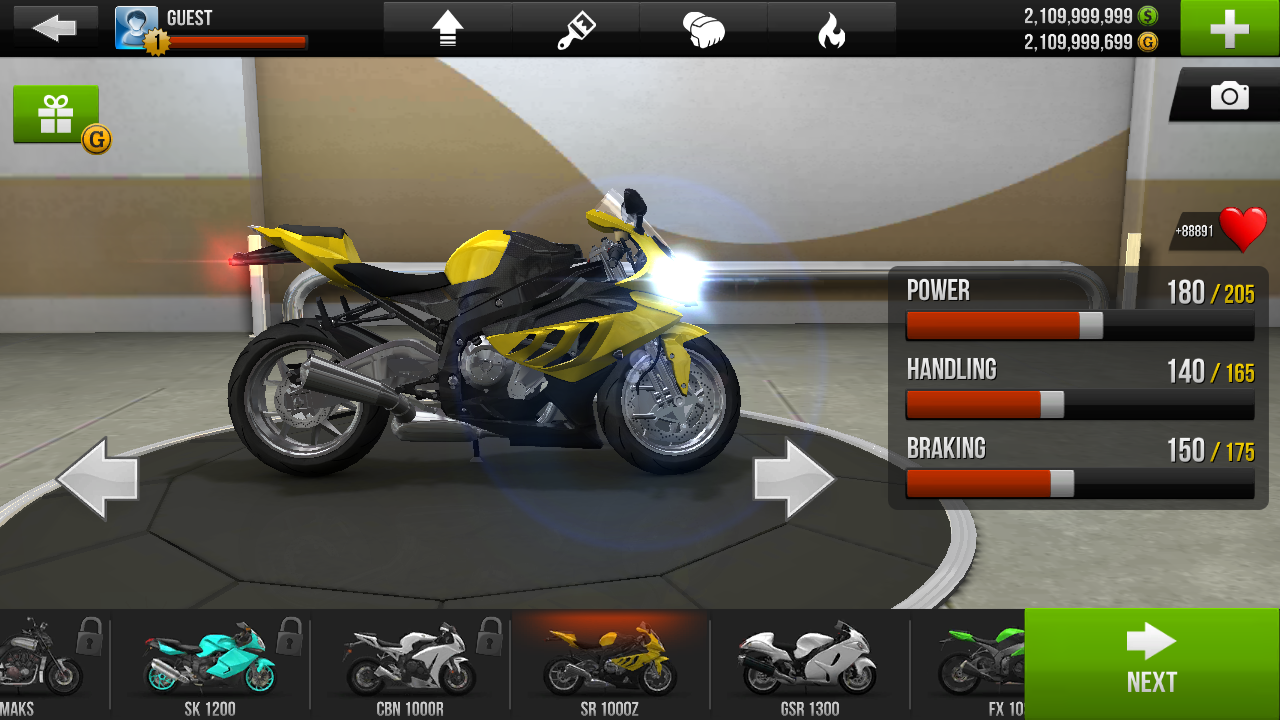Select the MAKS bike thumbnail
This screenshot has height=720, width=1280.
[x=40, y=662]
